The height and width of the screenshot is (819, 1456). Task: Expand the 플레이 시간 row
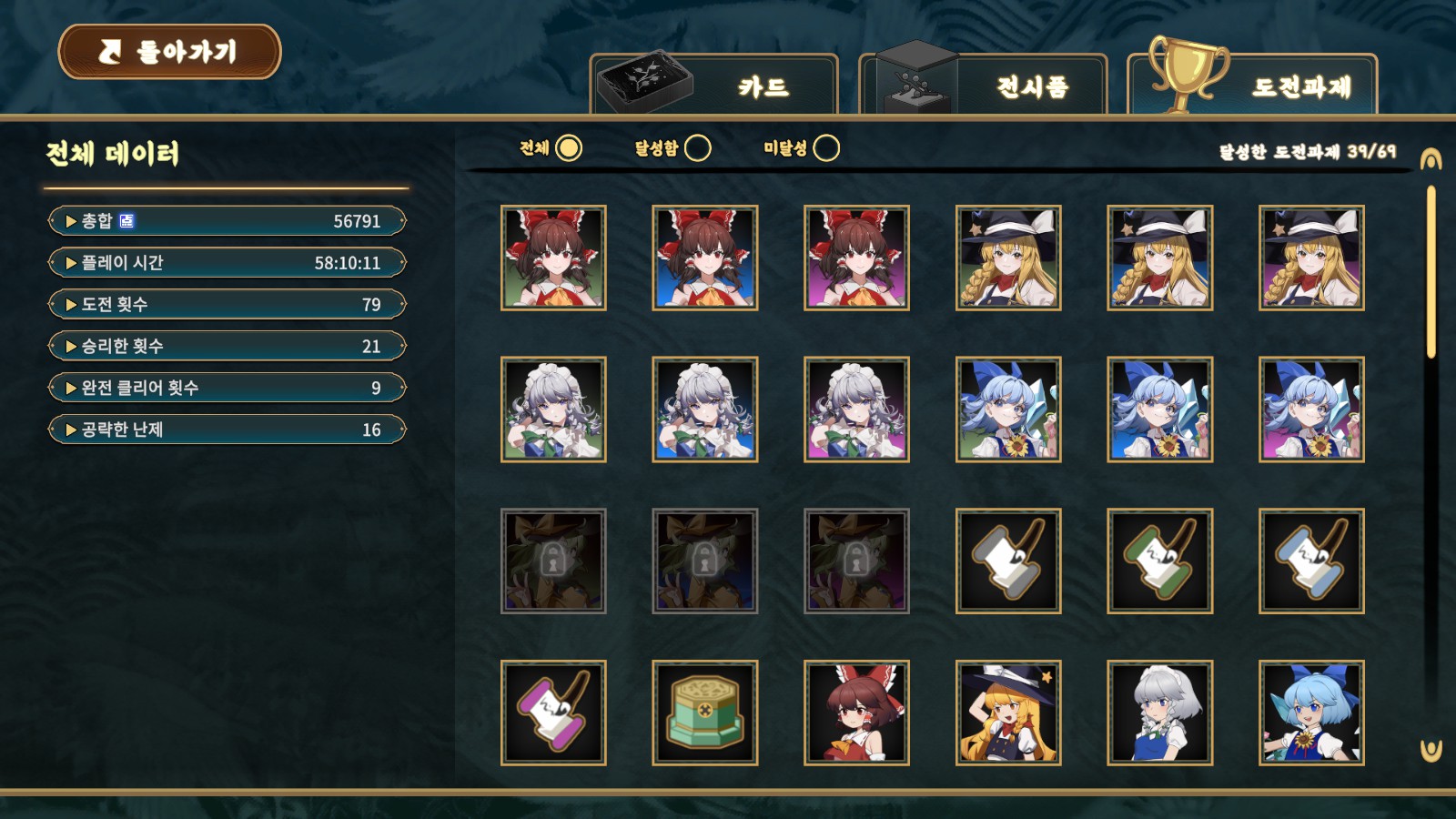click(227, 263)
